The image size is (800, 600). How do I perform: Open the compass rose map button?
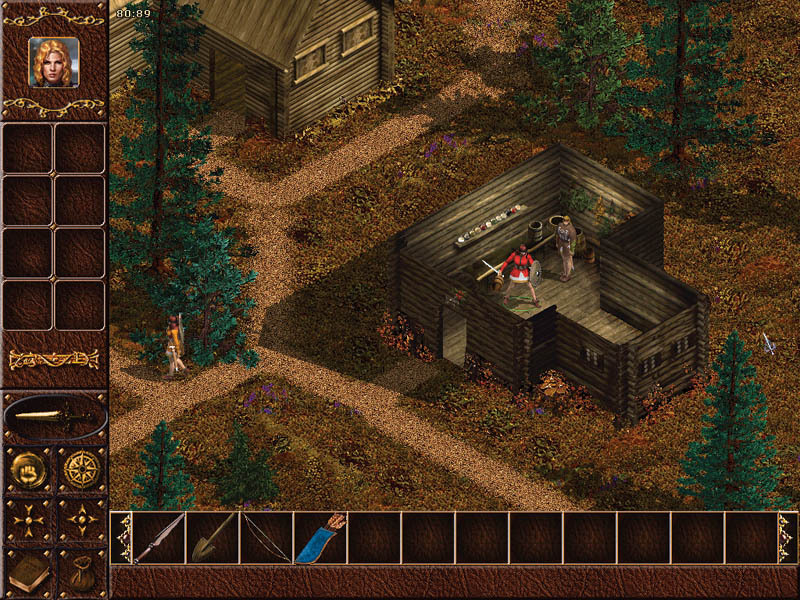tap(80, 468)
